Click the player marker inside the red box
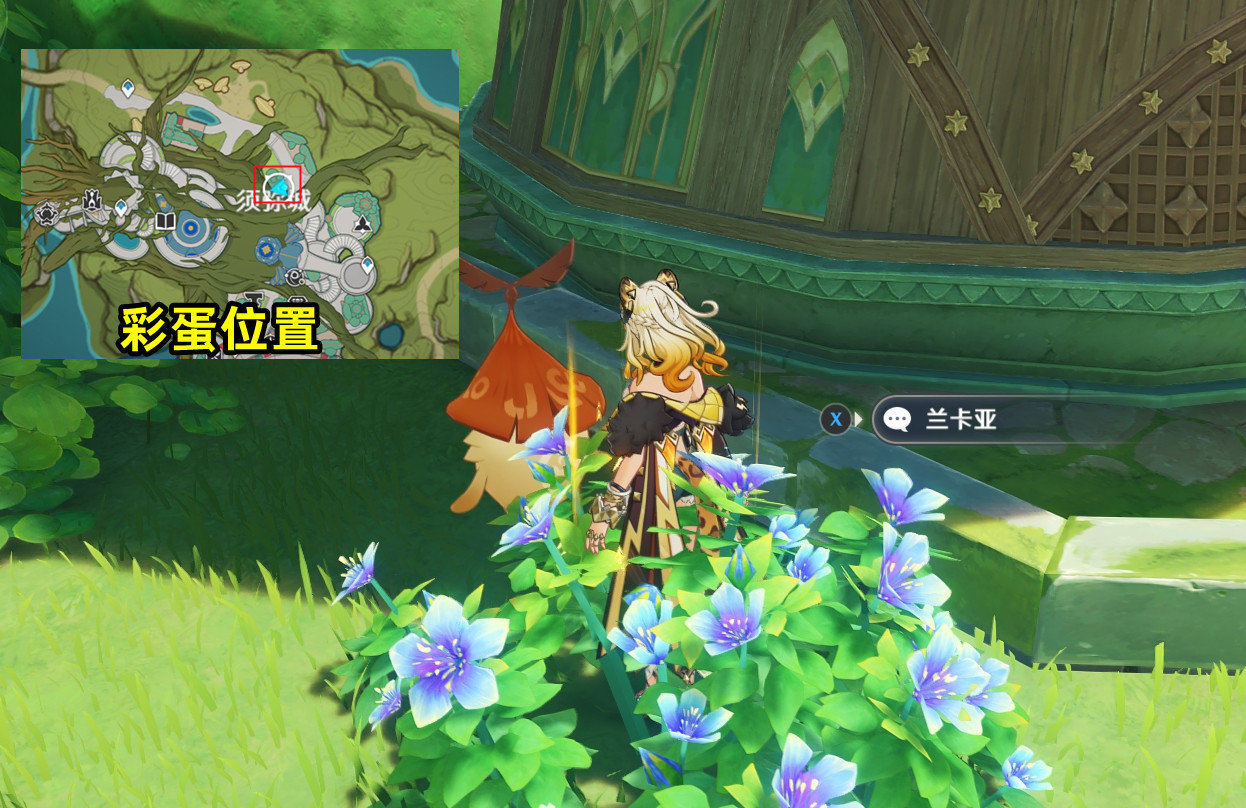Screen dimensions: 1246x808 (x=278, y=185)
